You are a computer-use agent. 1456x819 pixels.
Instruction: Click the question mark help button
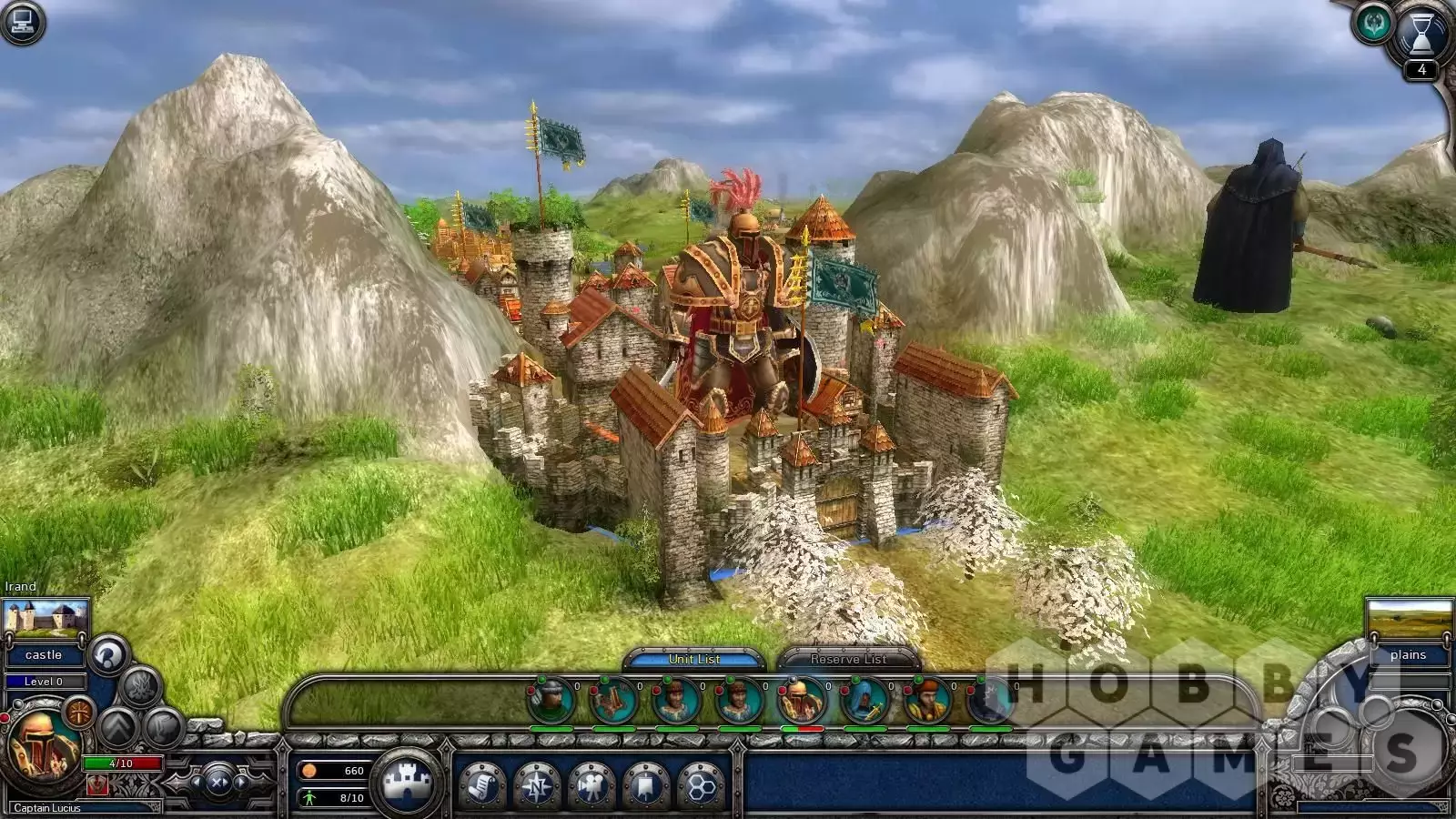(x=107, y=654)
